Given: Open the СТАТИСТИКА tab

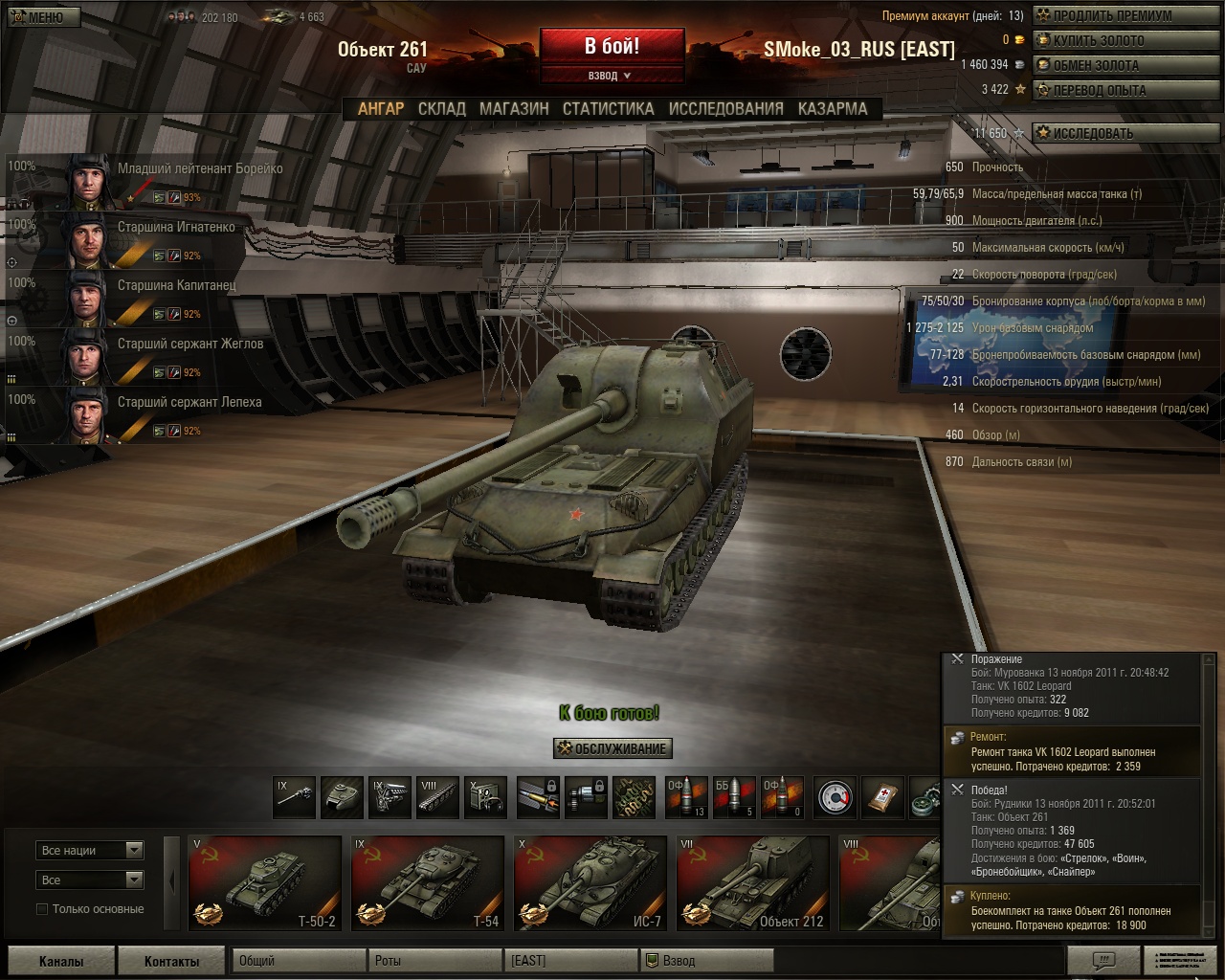Looking at the screenshot, I should tap(608, 109).
